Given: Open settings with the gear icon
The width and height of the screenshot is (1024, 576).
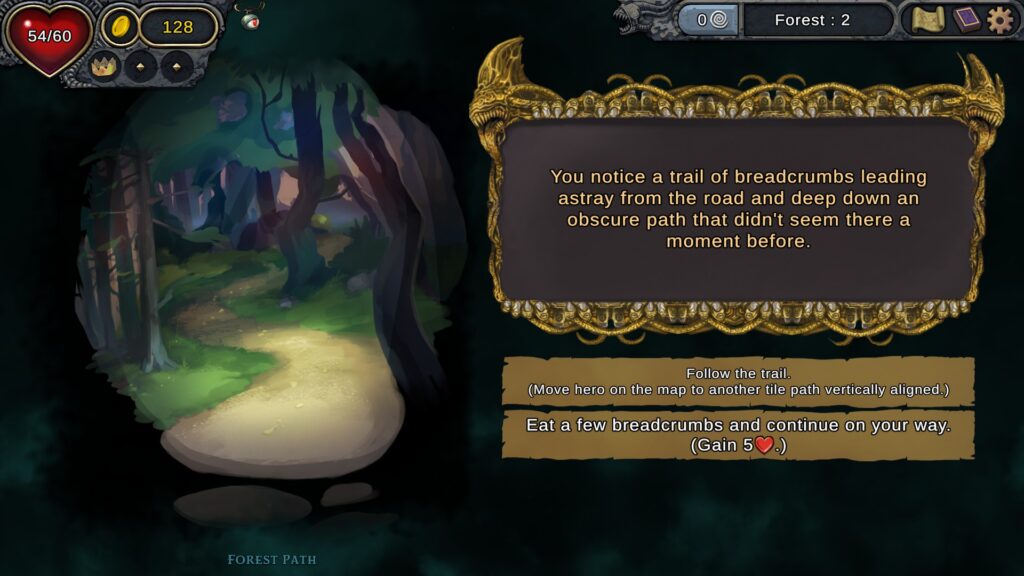Looking at the screenshot, I should click(x=1000, y=20).
